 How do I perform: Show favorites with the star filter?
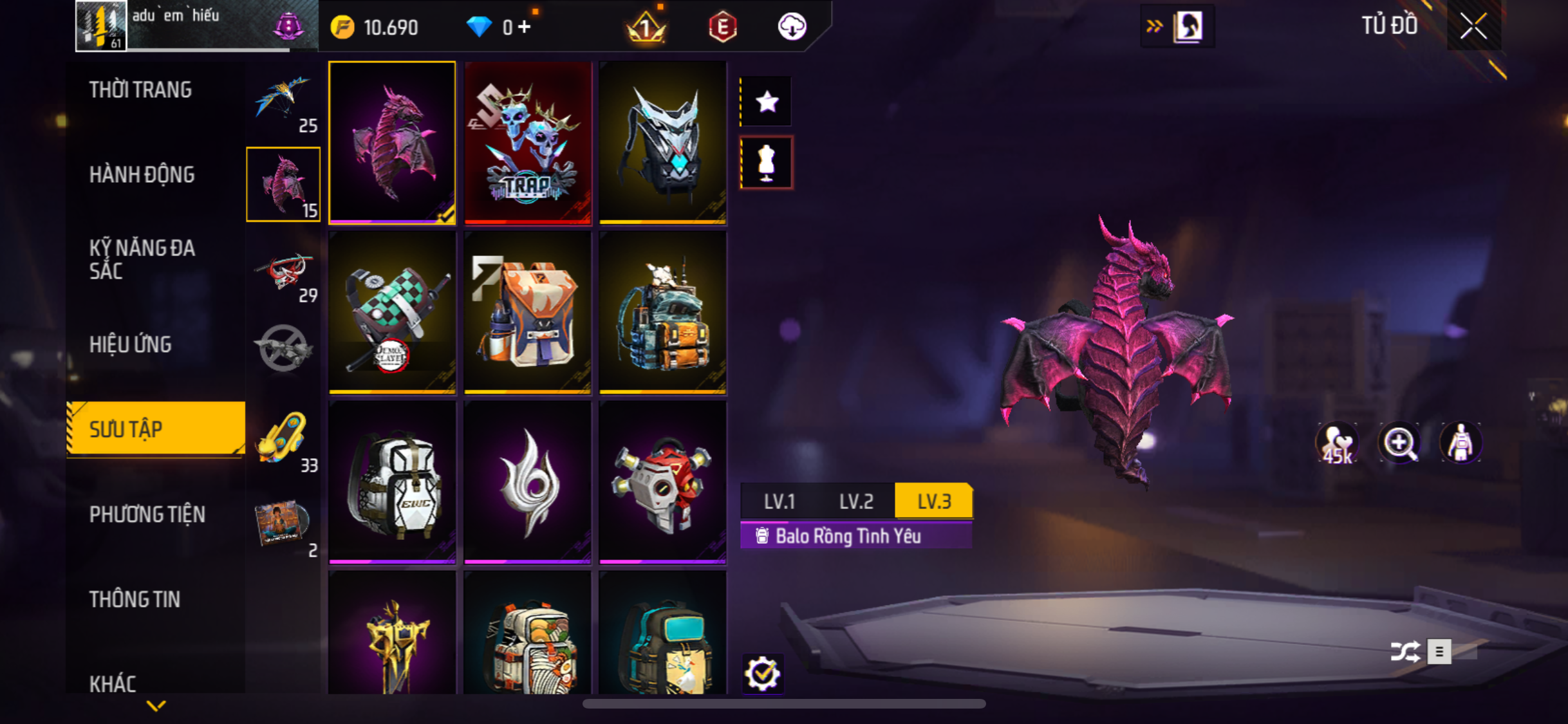[x=767, y=102]
